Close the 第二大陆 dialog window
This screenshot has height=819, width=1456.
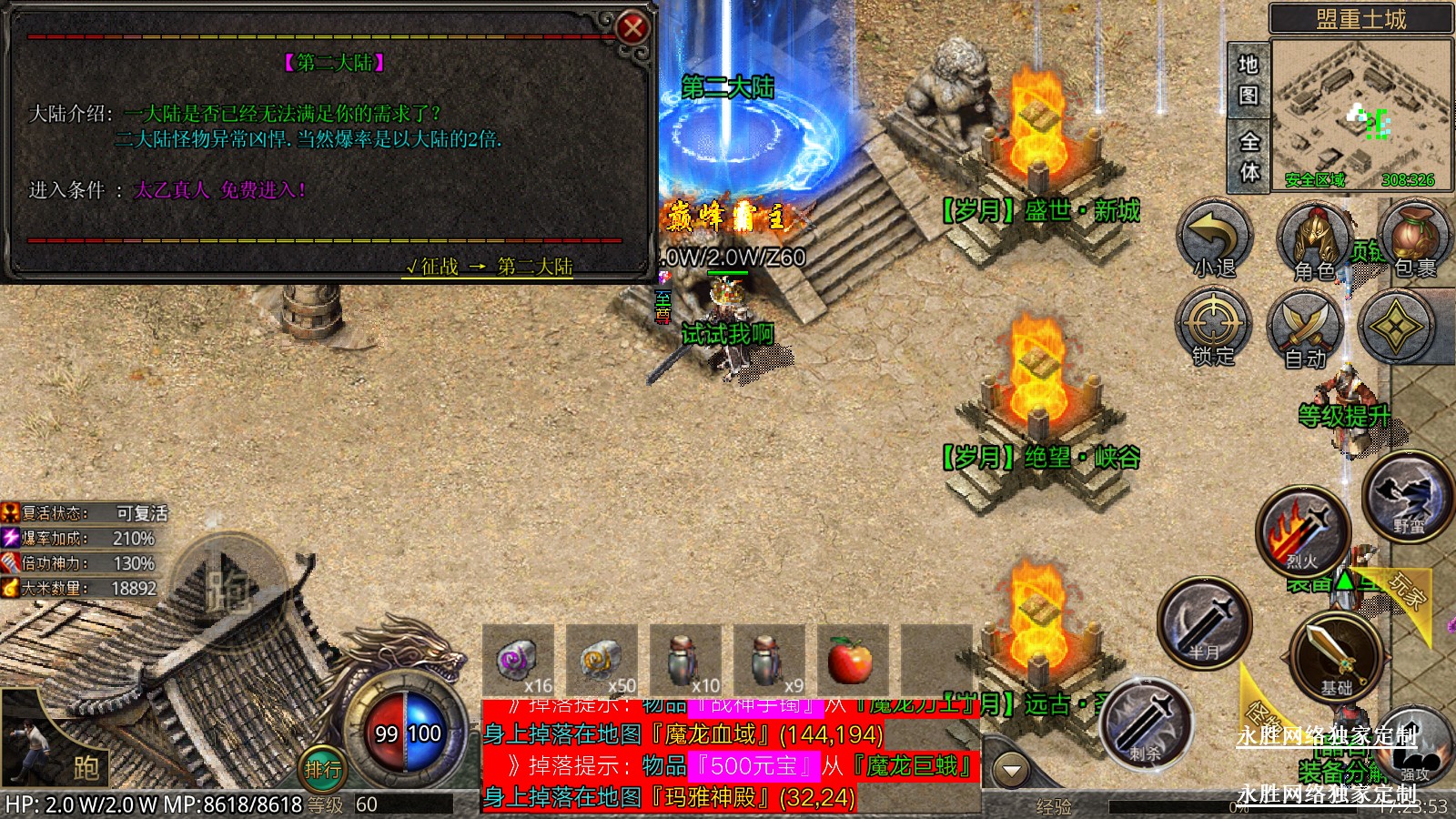(x=632, y=28)
